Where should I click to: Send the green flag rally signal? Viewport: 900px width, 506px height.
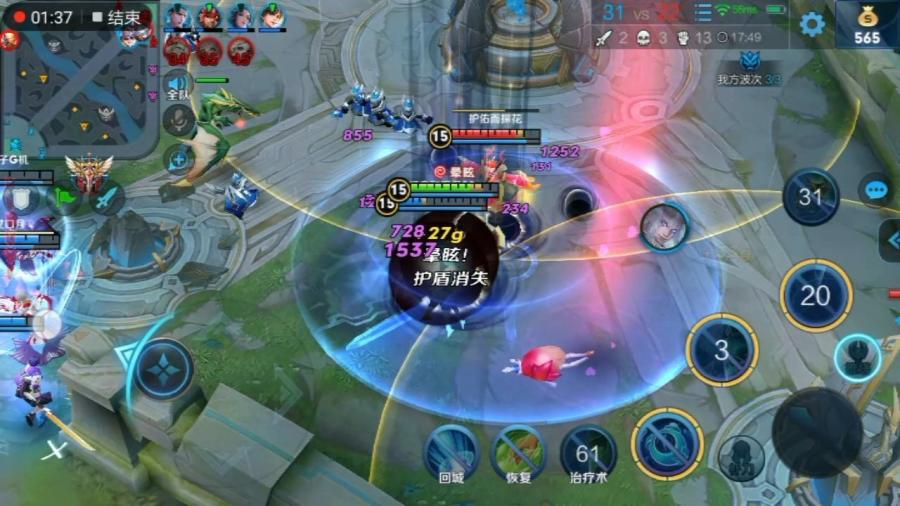coord(64,197)
